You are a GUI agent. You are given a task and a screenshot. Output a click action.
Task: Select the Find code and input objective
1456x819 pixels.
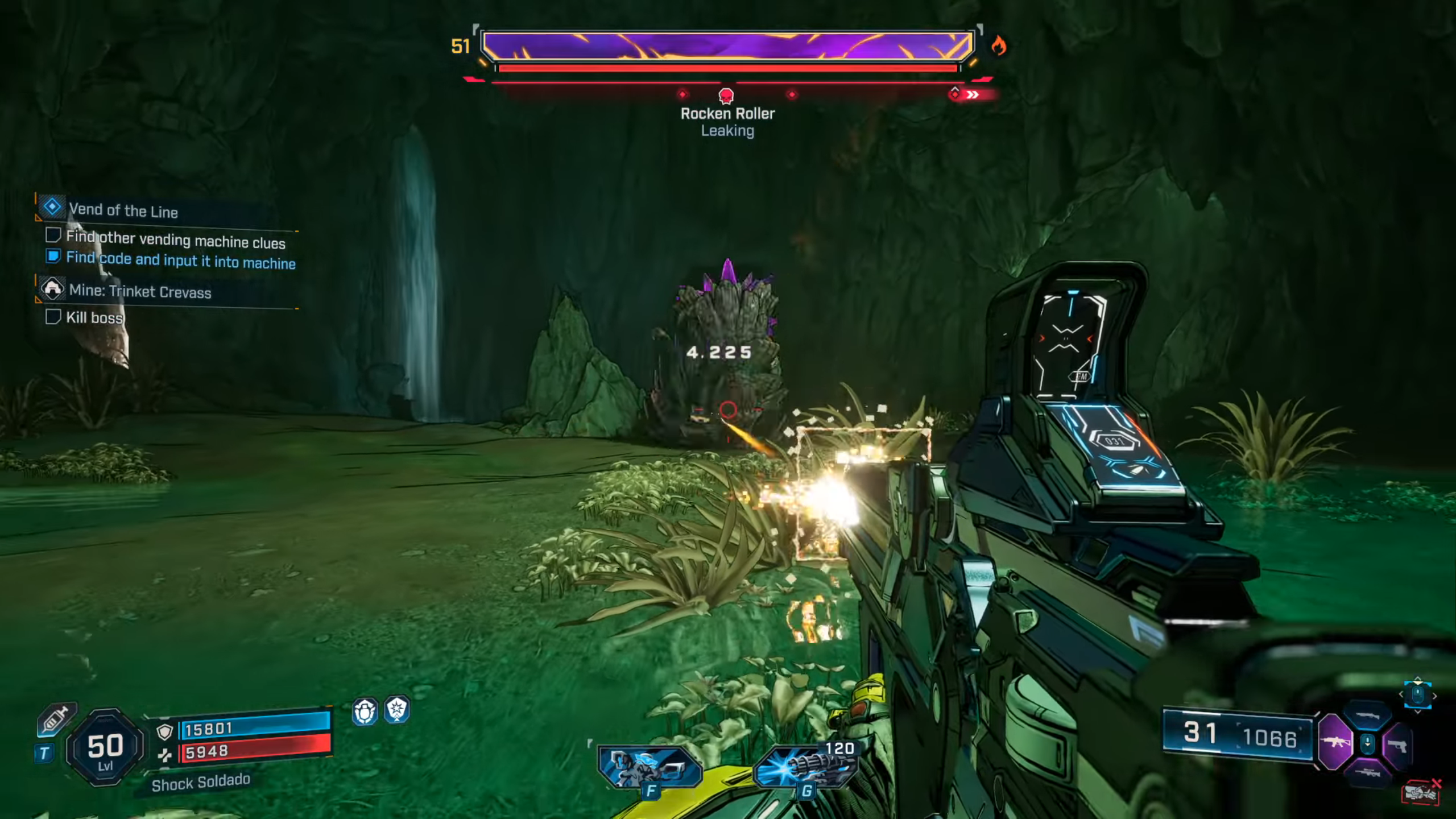coord(180,260)
